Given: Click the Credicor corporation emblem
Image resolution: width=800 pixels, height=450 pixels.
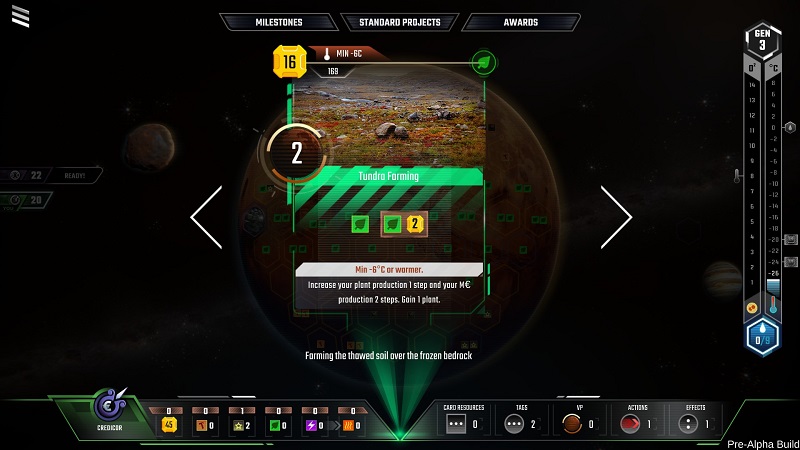Looking at the screenshot, I should 108,405.
